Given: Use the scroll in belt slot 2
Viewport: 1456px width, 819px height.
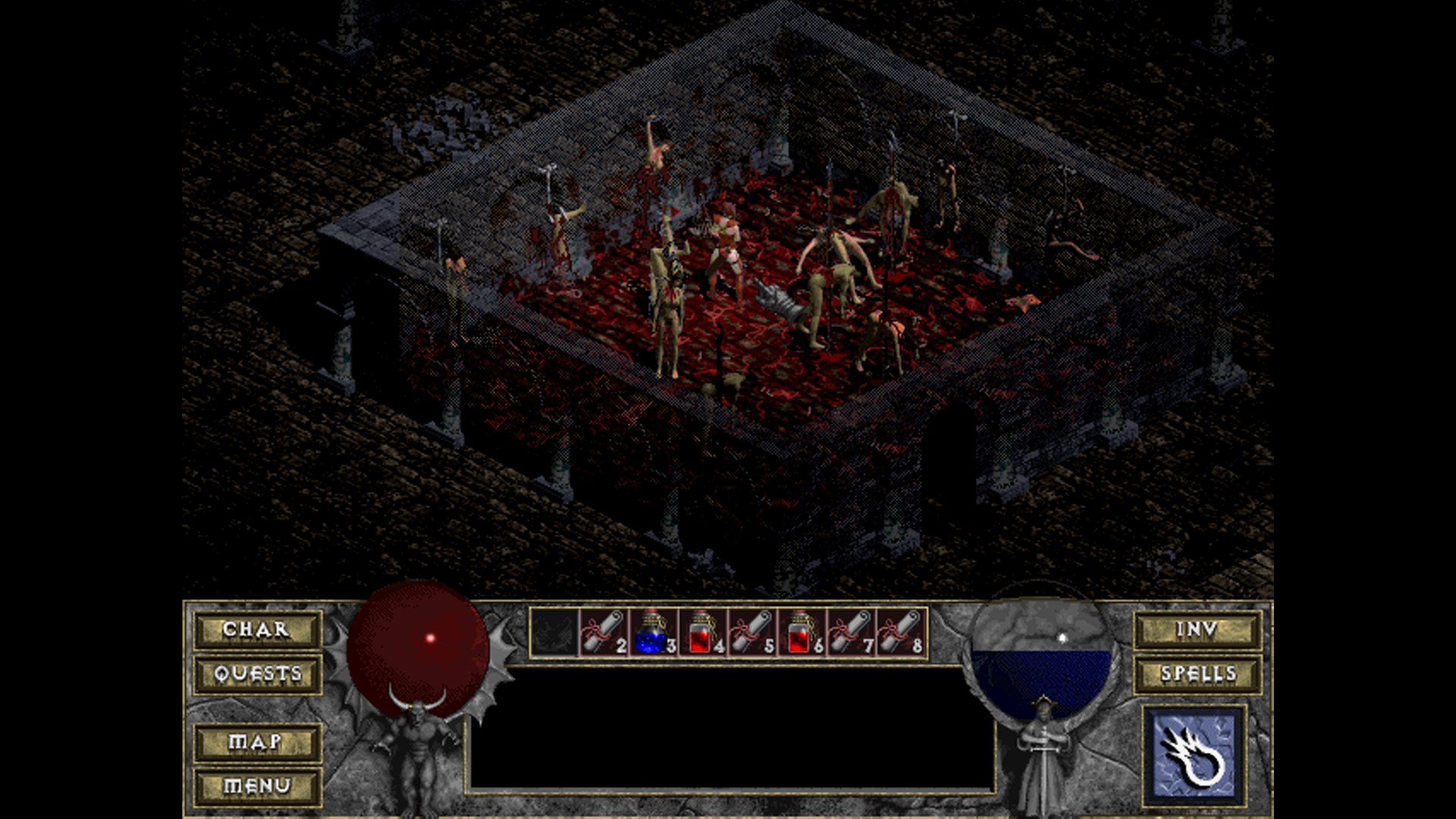Looking at the screenshot, I should tap(604, 632).
